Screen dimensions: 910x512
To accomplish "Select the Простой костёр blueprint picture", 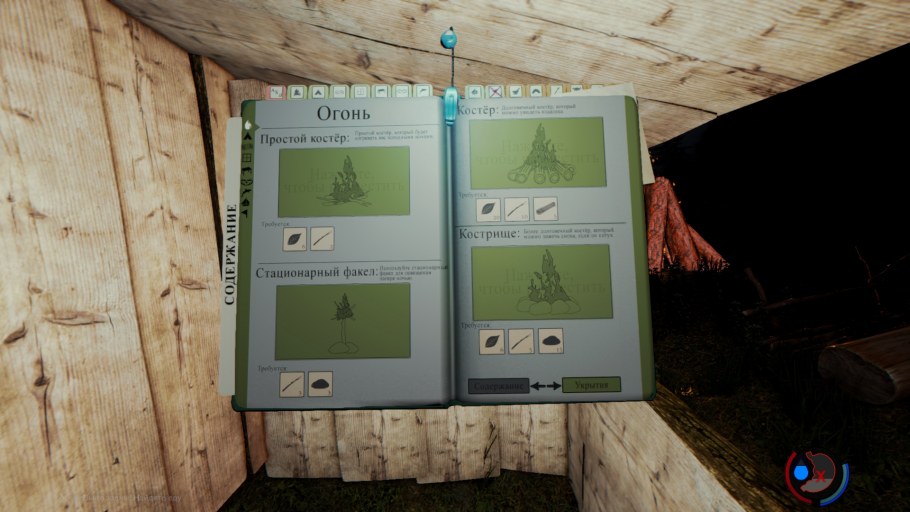I will click(343, 180).
